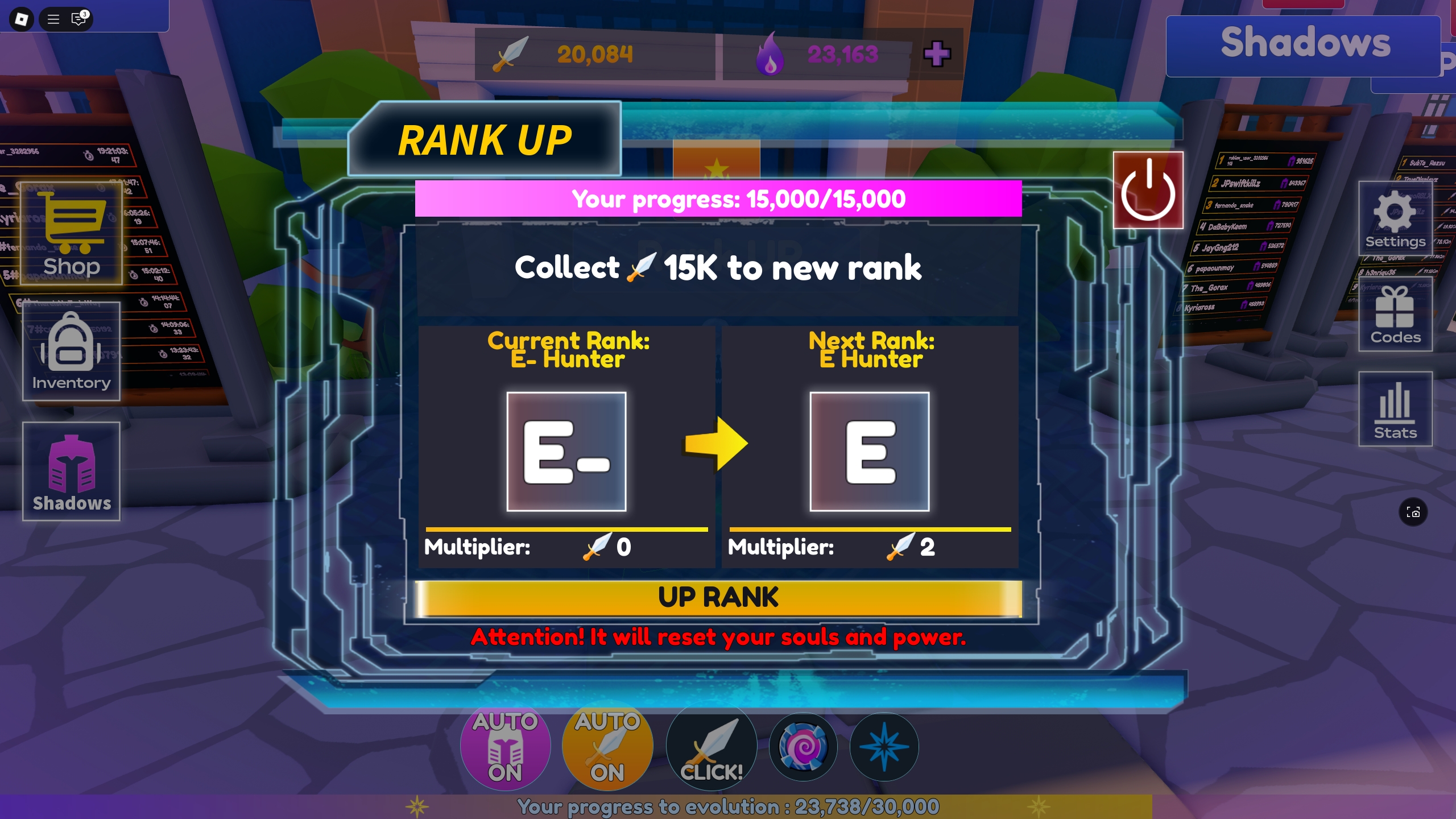The image size is (1456, 819).
Task: View your Stats panel
Action: tap(1395, 408)
